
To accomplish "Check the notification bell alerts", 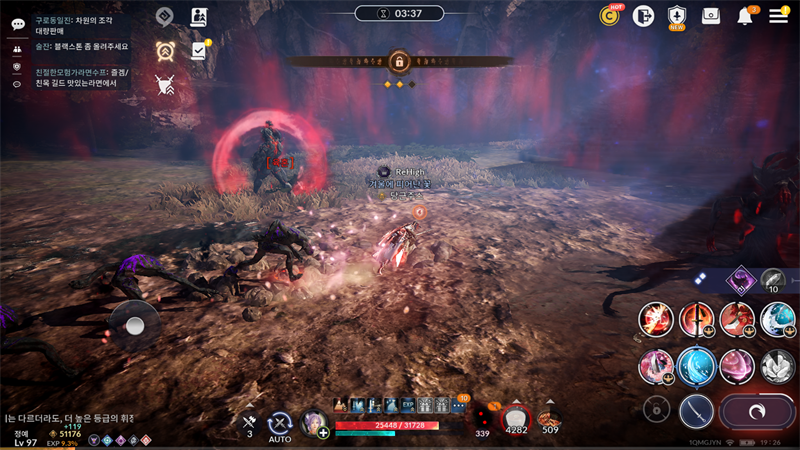I will [x=745, y=16].
